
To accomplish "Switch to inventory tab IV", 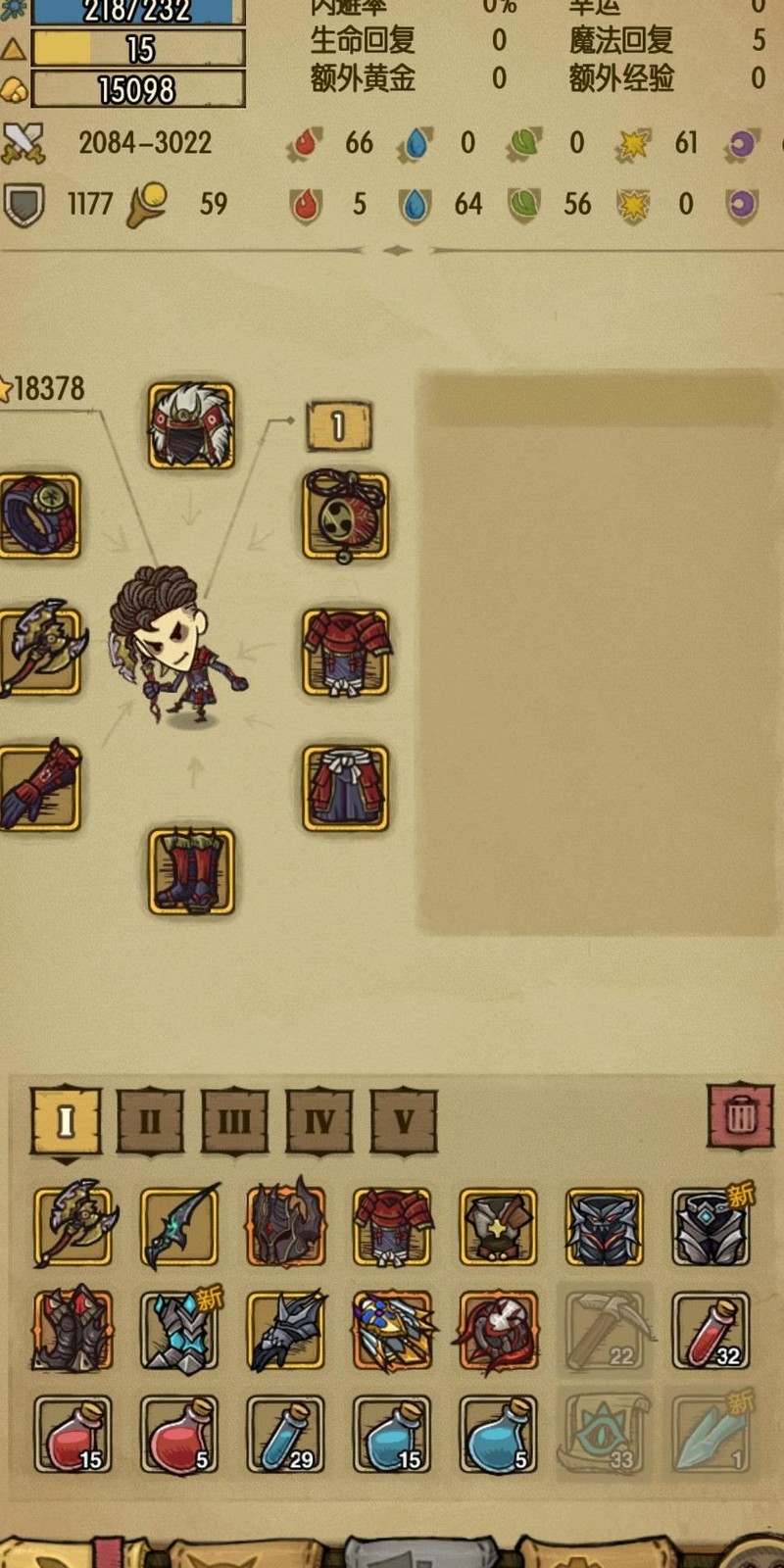I will (319, 1119).
